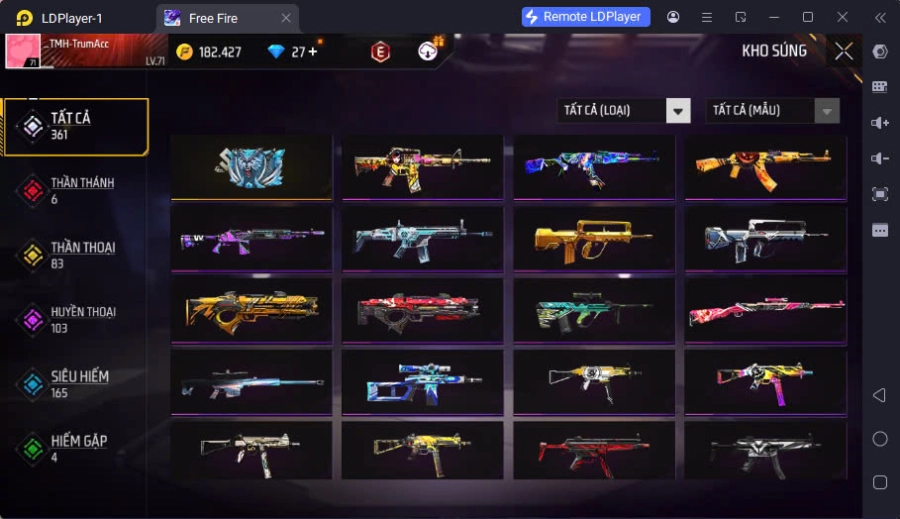The width and height of the screenshot is (900, 519).
Task: Add diamonds with the plus button
Action: coord(312,52)
